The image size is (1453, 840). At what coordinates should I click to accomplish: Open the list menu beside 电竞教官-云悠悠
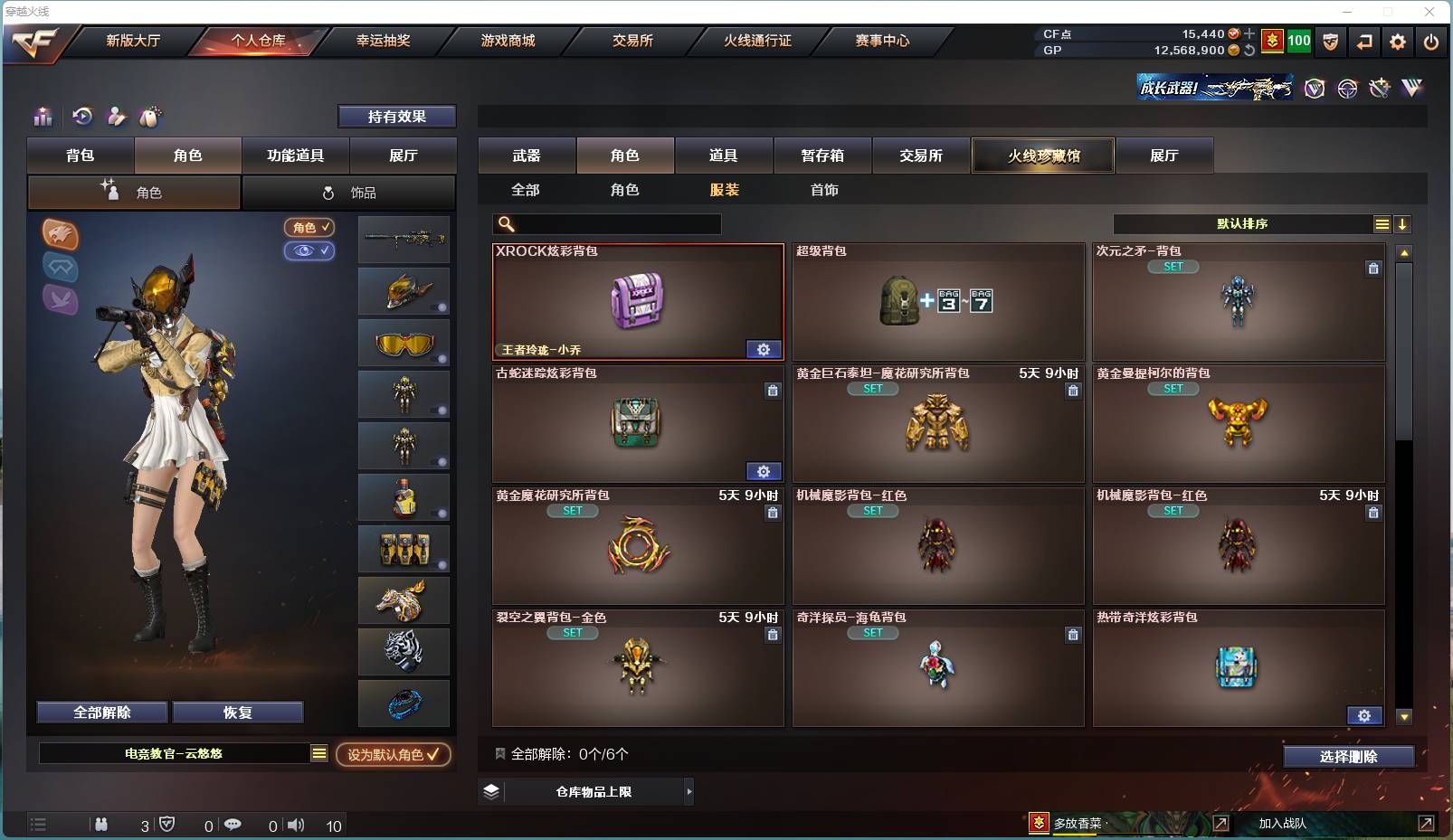click(319, 752)
